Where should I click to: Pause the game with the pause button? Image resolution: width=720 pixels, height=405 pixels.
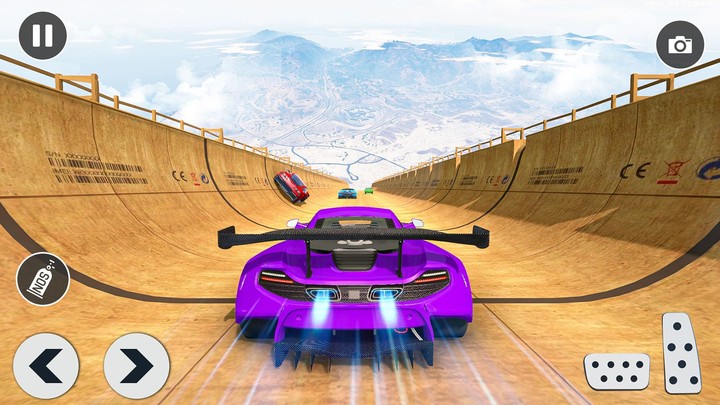pyautogui.click(x=42, y=36)
